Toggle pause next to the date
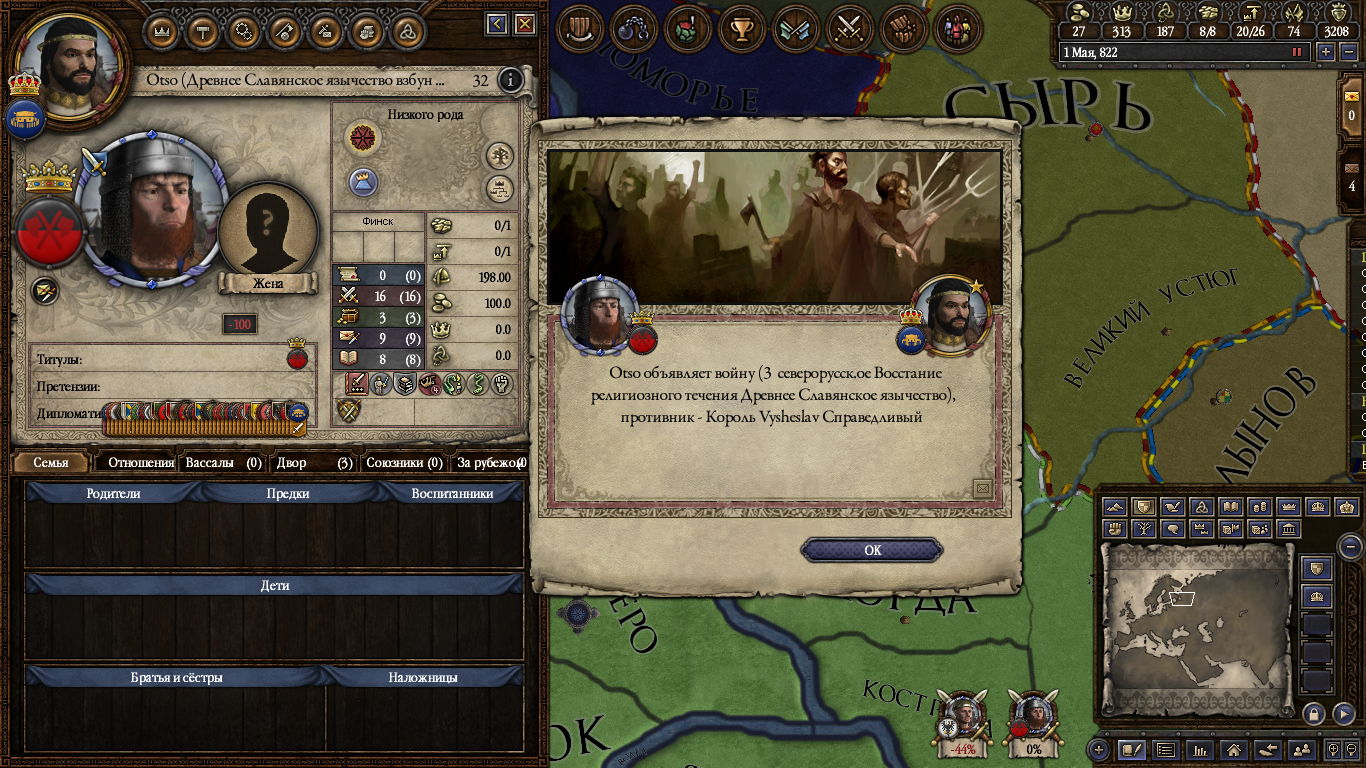This screenshot has height=768, width=1366. (x=1298, y=52)
